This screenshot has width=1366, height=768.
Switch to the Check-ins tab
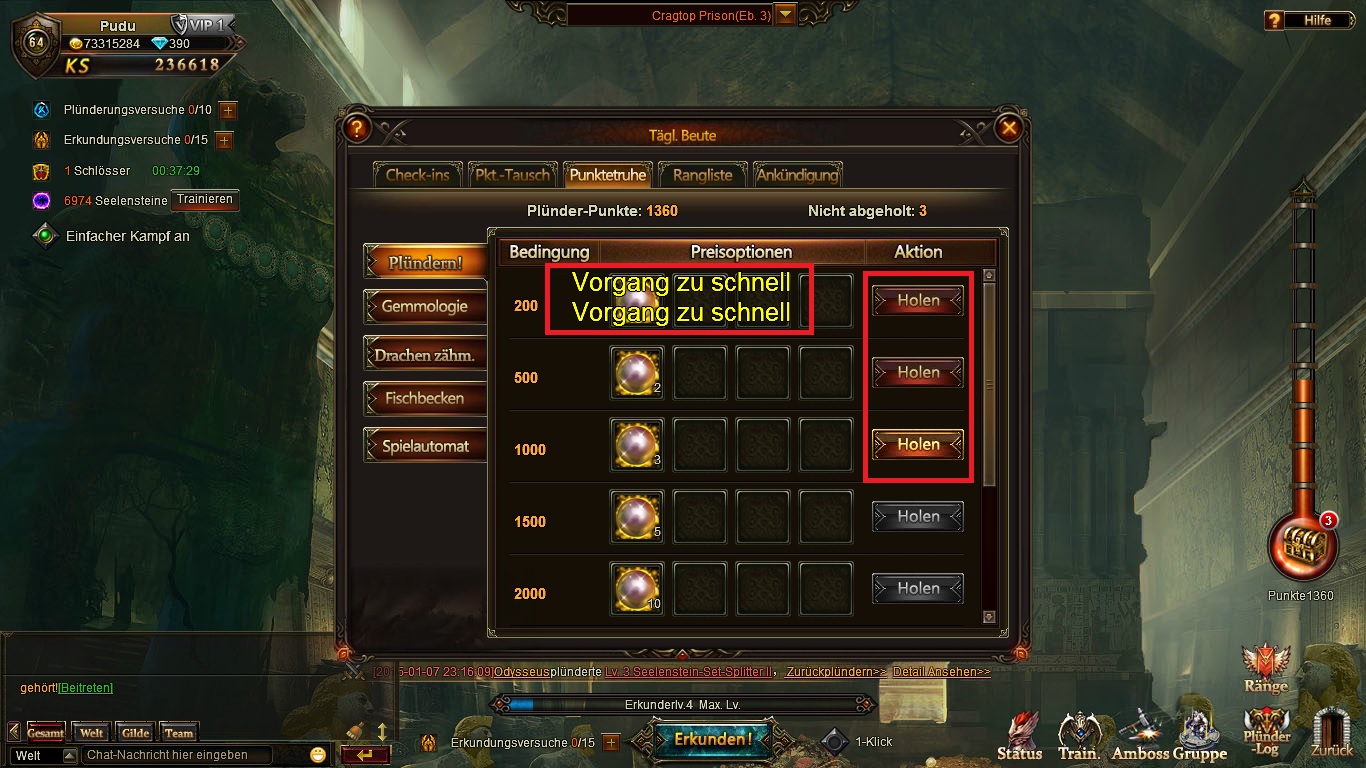click(x=417, y=175)
